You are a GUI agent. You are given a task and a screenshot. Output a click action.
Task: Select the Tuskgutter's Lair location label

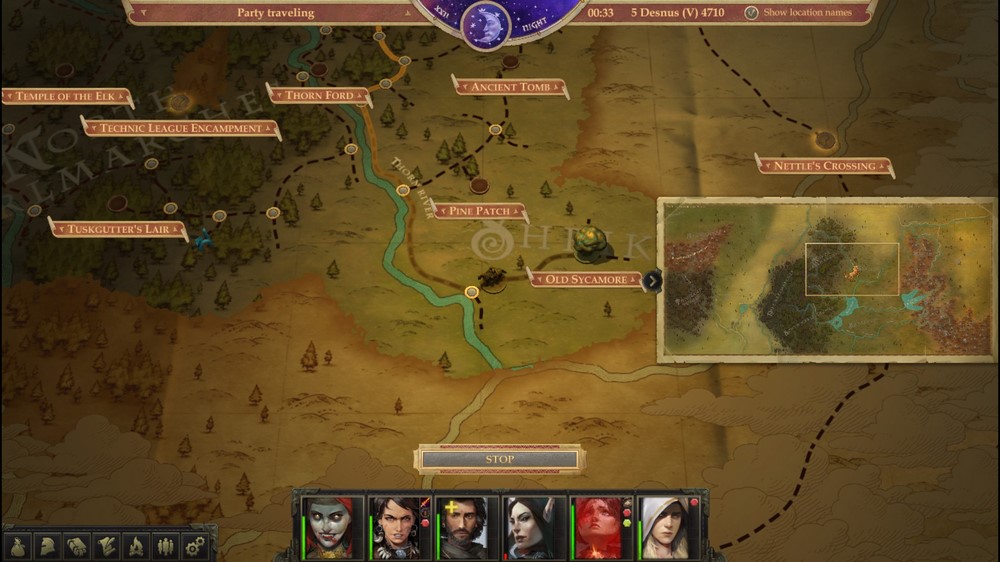coord(117,229)
